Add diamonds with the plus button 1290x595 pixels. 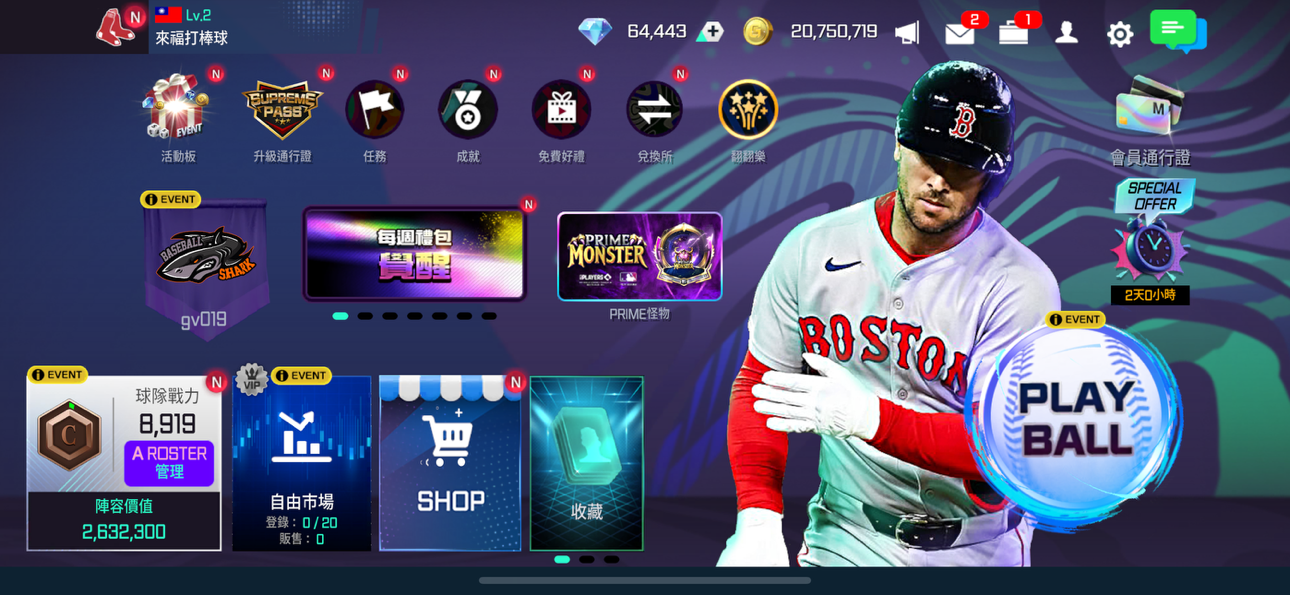711,31
